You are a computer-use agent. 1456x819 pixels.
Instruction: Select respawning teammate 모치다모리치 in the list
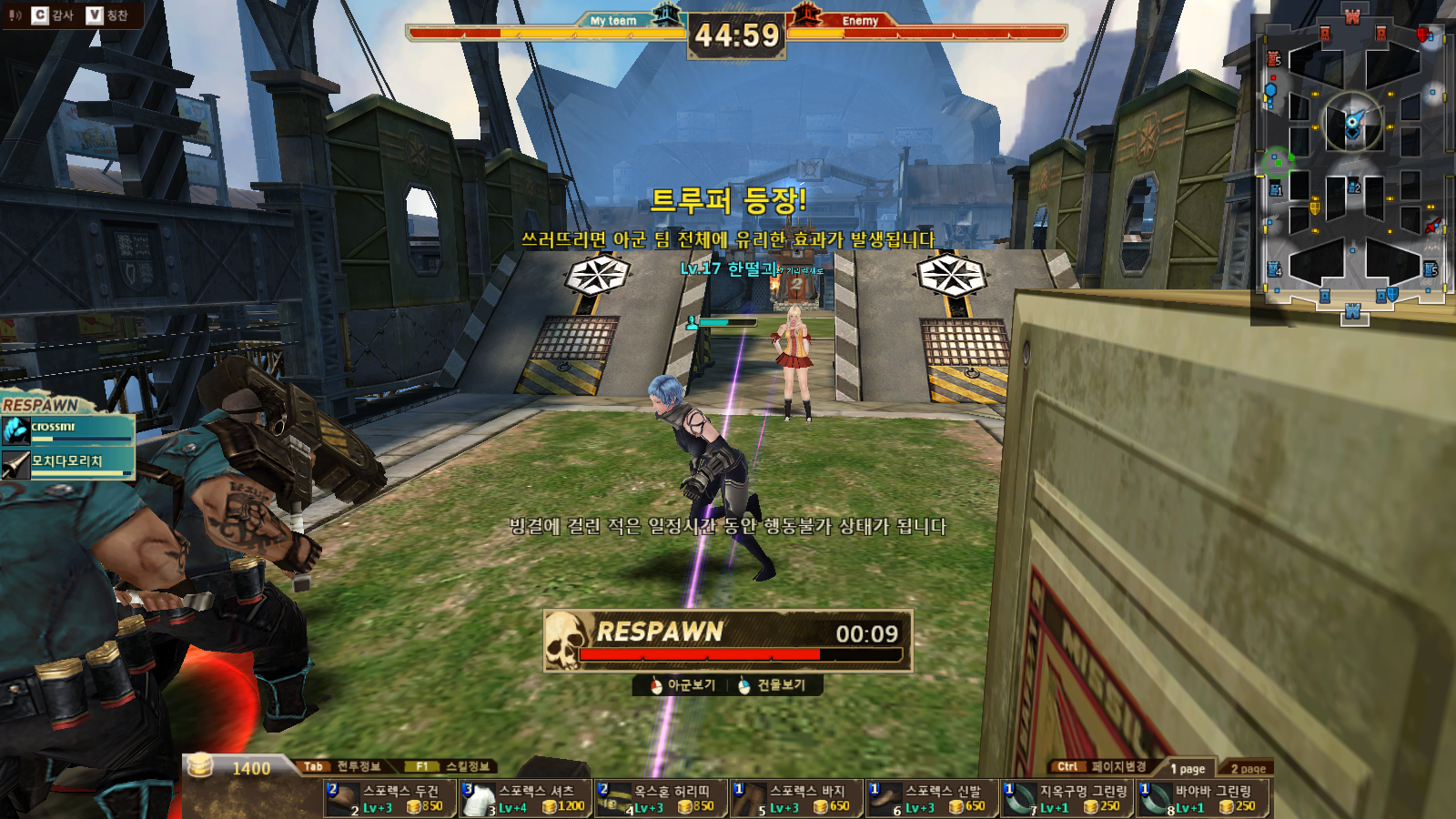tap(68, 464)
